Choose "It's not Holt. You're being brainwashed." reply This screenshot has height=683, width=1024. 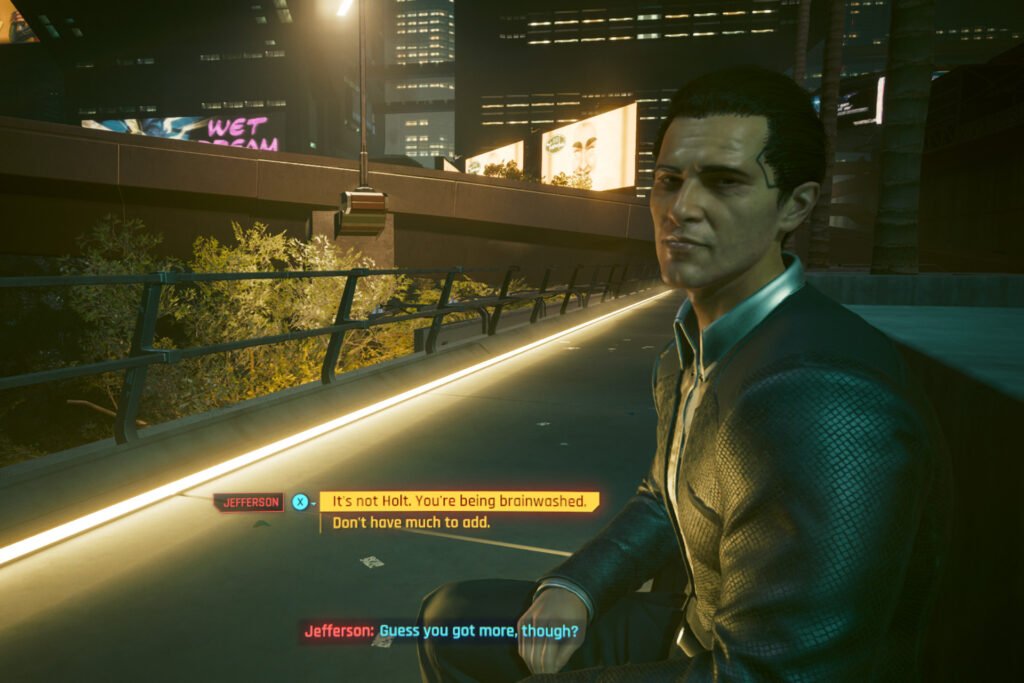(x=459, y=501)
